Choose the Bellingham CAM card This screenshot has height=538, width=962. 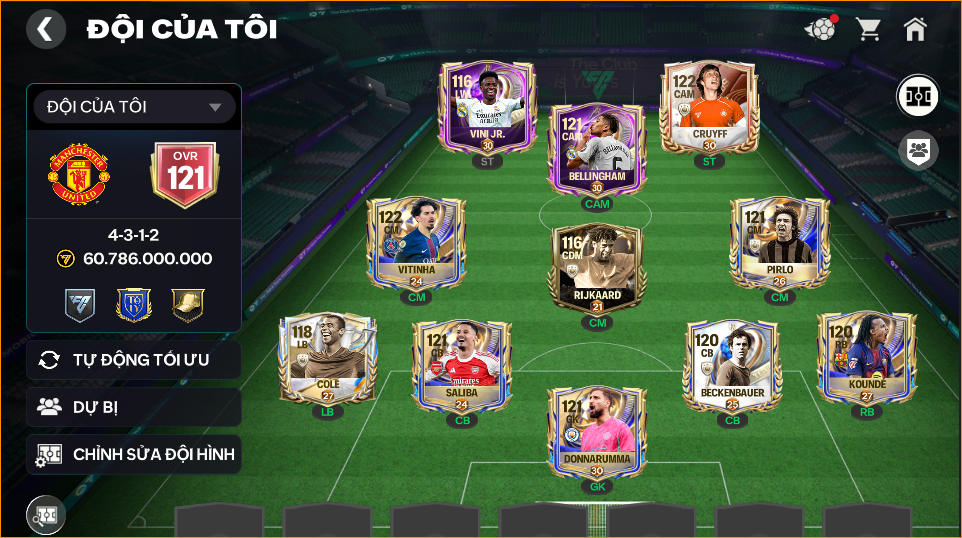[x=596, y=150]
